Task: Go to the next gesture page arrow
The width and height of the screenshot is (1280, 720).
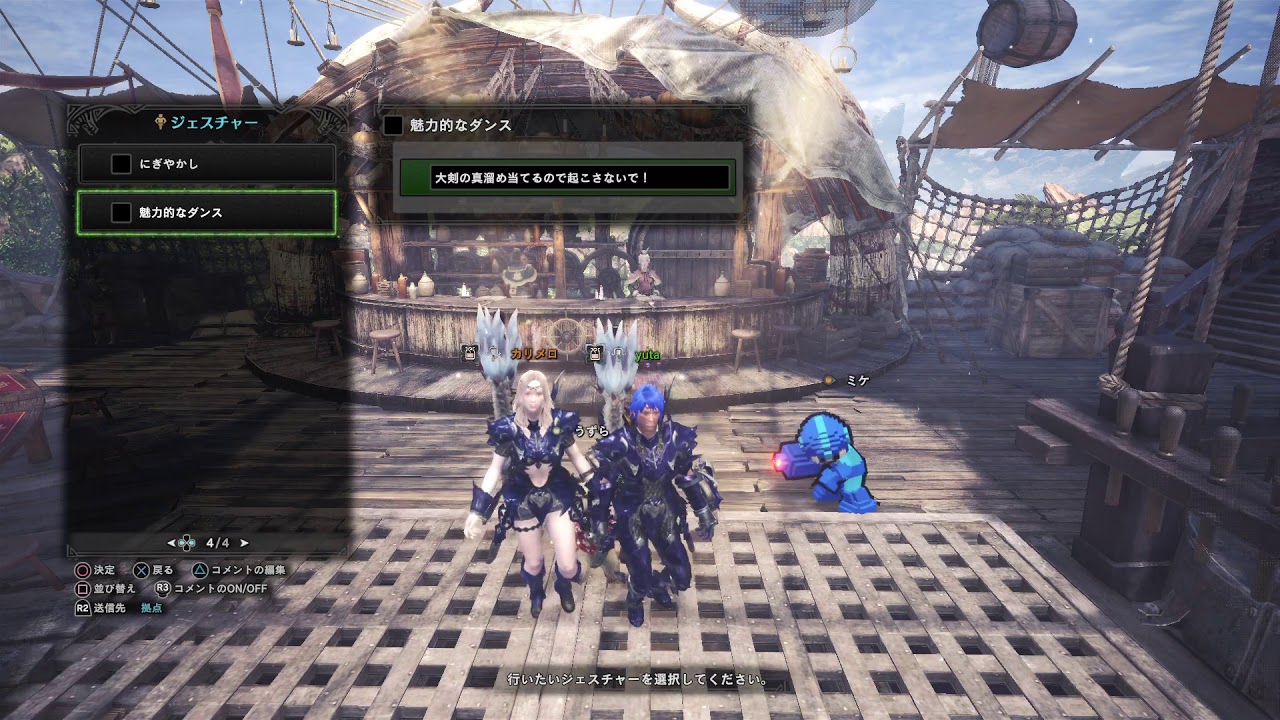Action: [x=244, y=543]
